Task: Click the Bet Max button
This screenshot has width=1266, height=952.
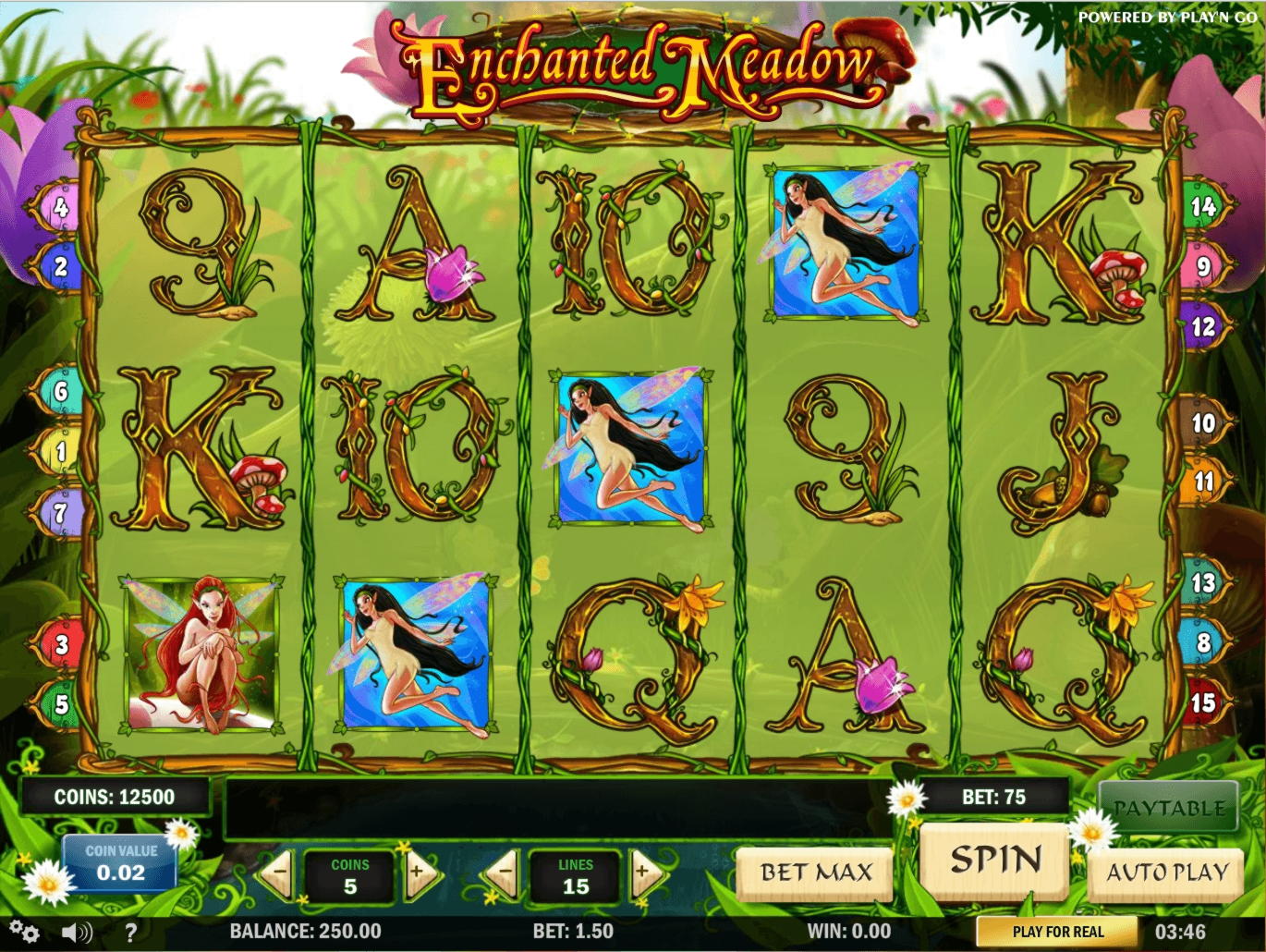Action: click(x=814, y=871)
